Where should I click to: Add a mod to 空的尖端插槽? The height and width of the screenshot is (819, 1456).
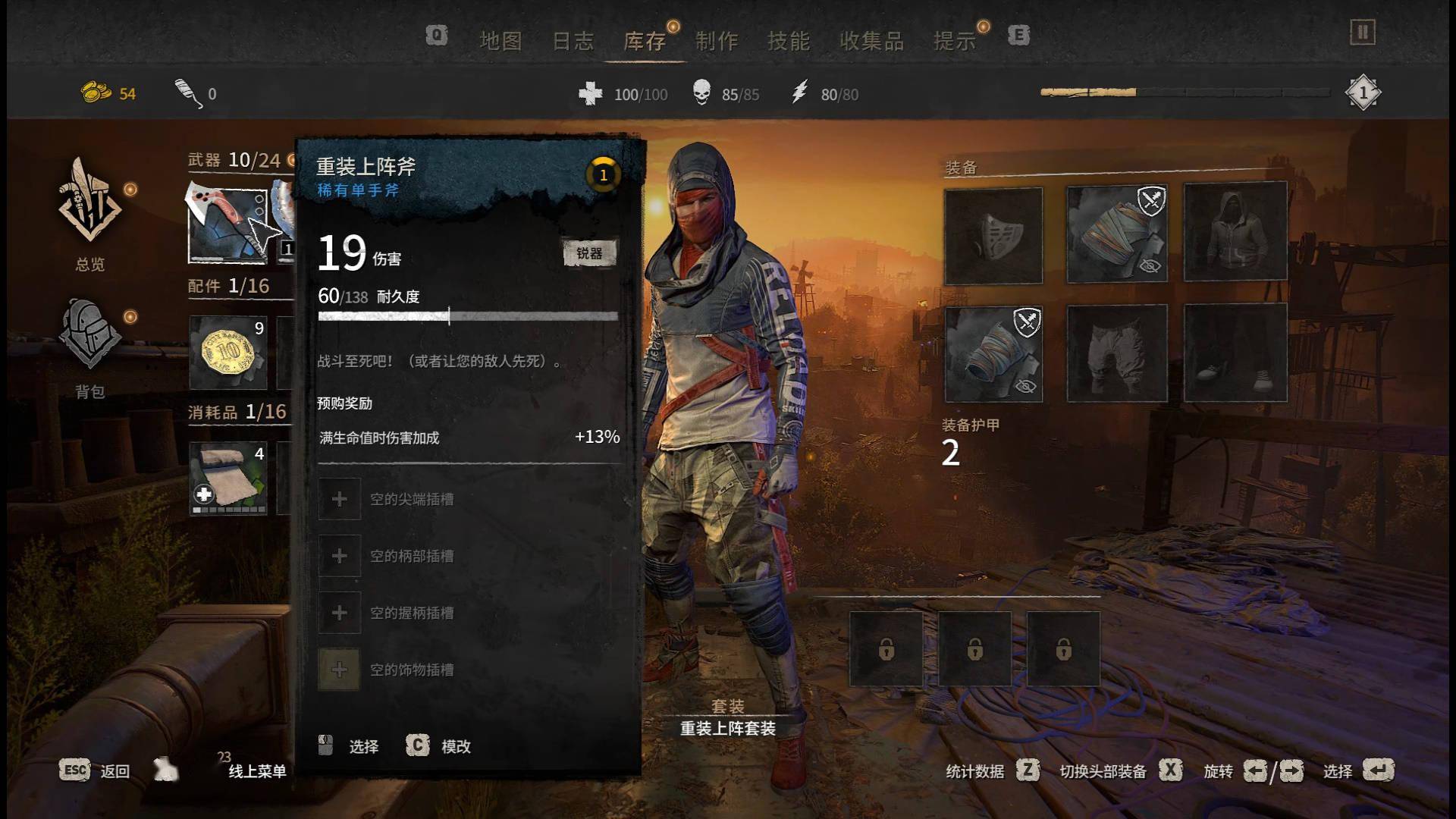pyautogui.click(x=340, y=499)
